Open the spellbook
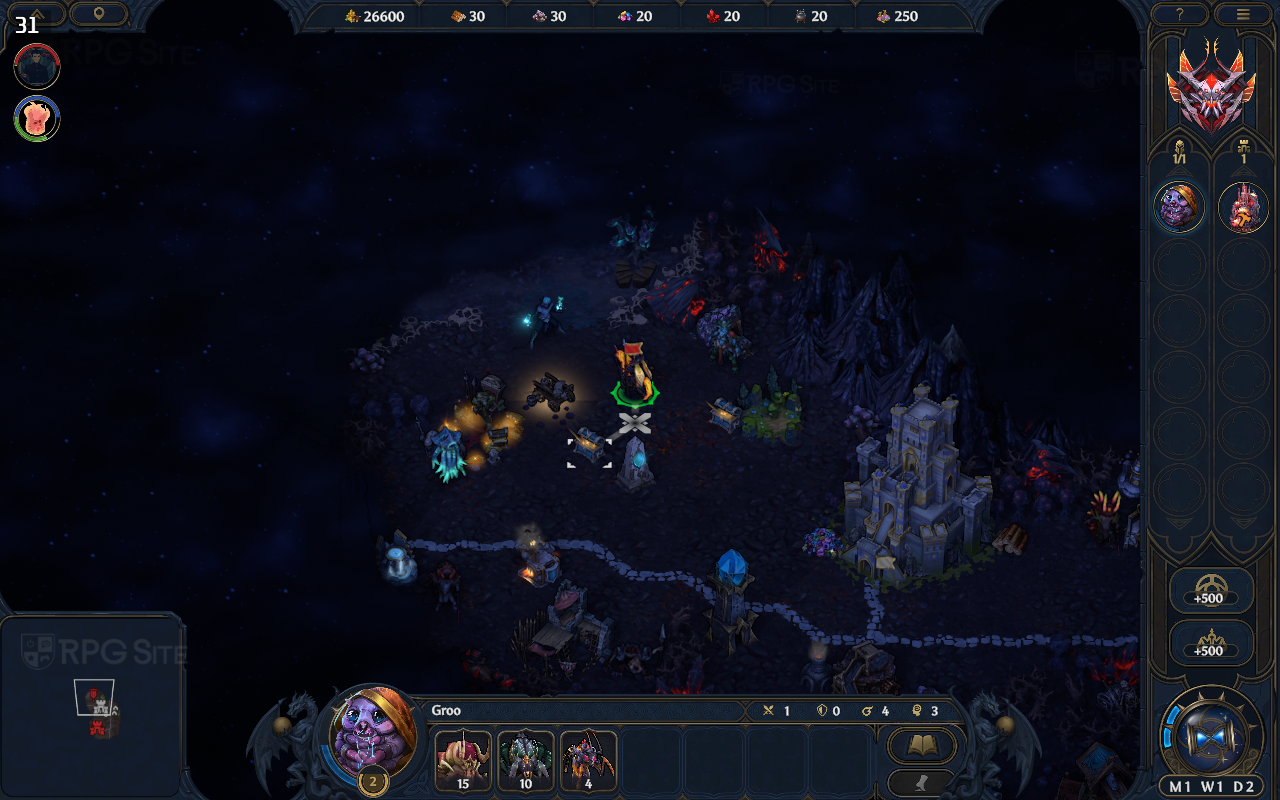This screenshot has height=800, width=1280. 922,745
